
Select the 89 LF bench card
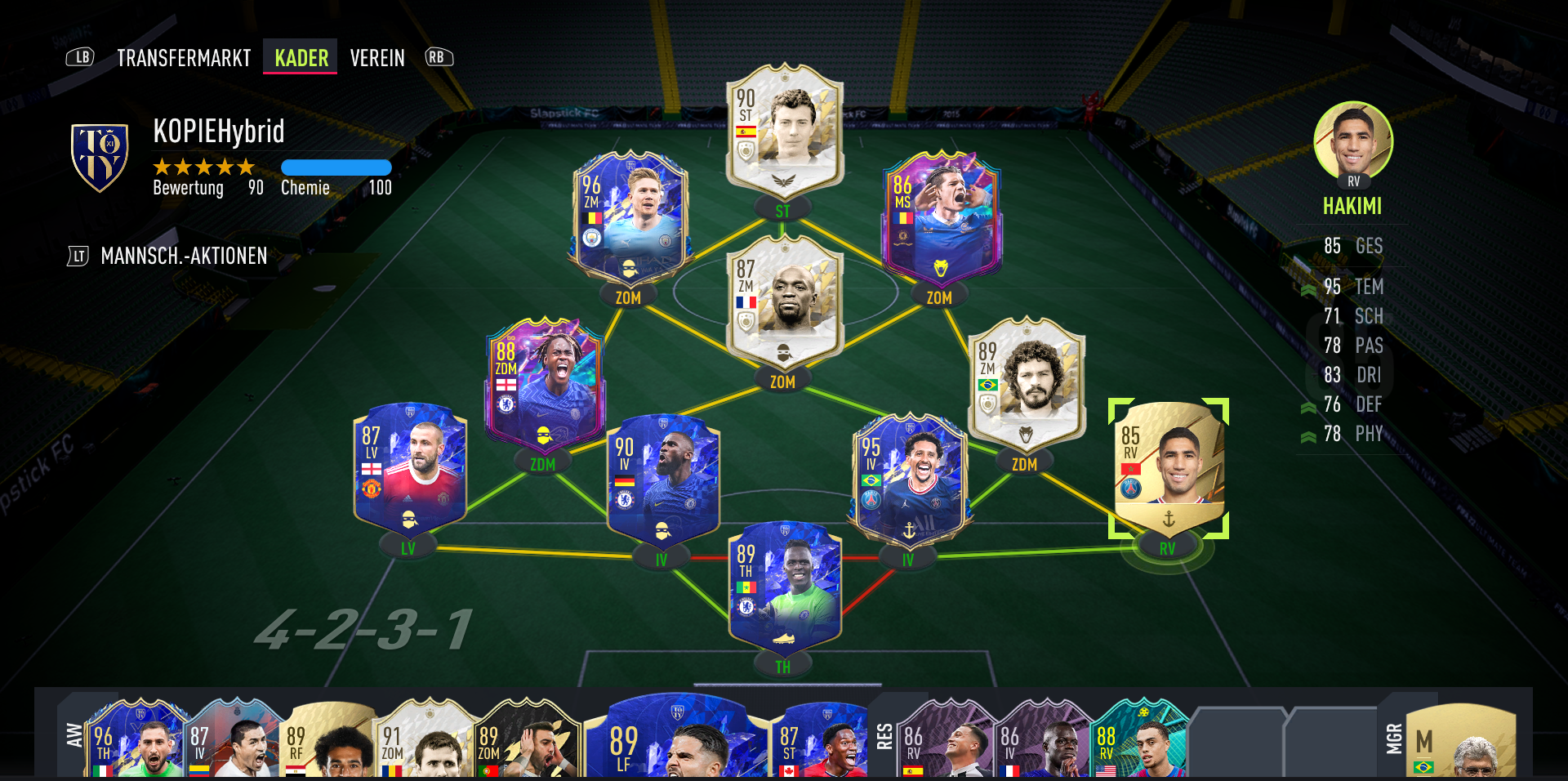pos(678,739)
